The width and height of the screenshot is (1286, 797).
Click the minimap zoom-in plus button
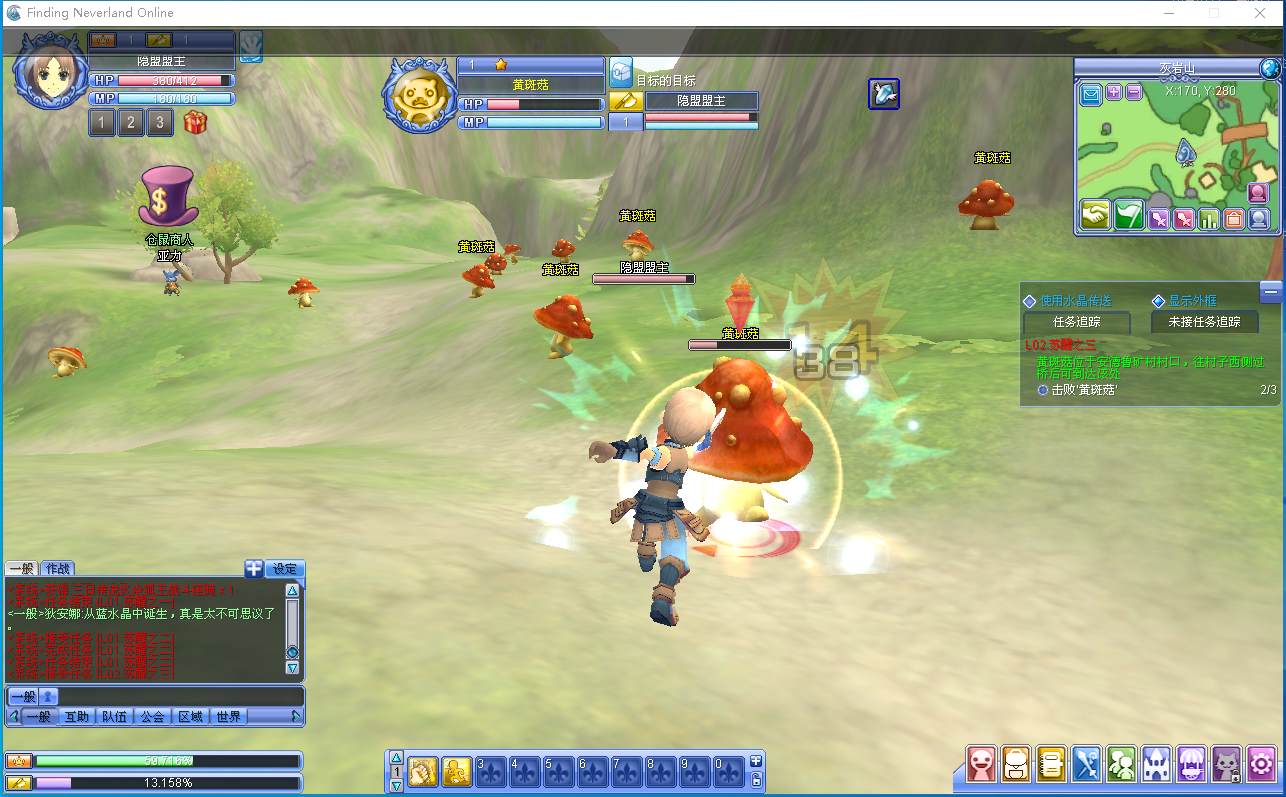coord(1114,92)
